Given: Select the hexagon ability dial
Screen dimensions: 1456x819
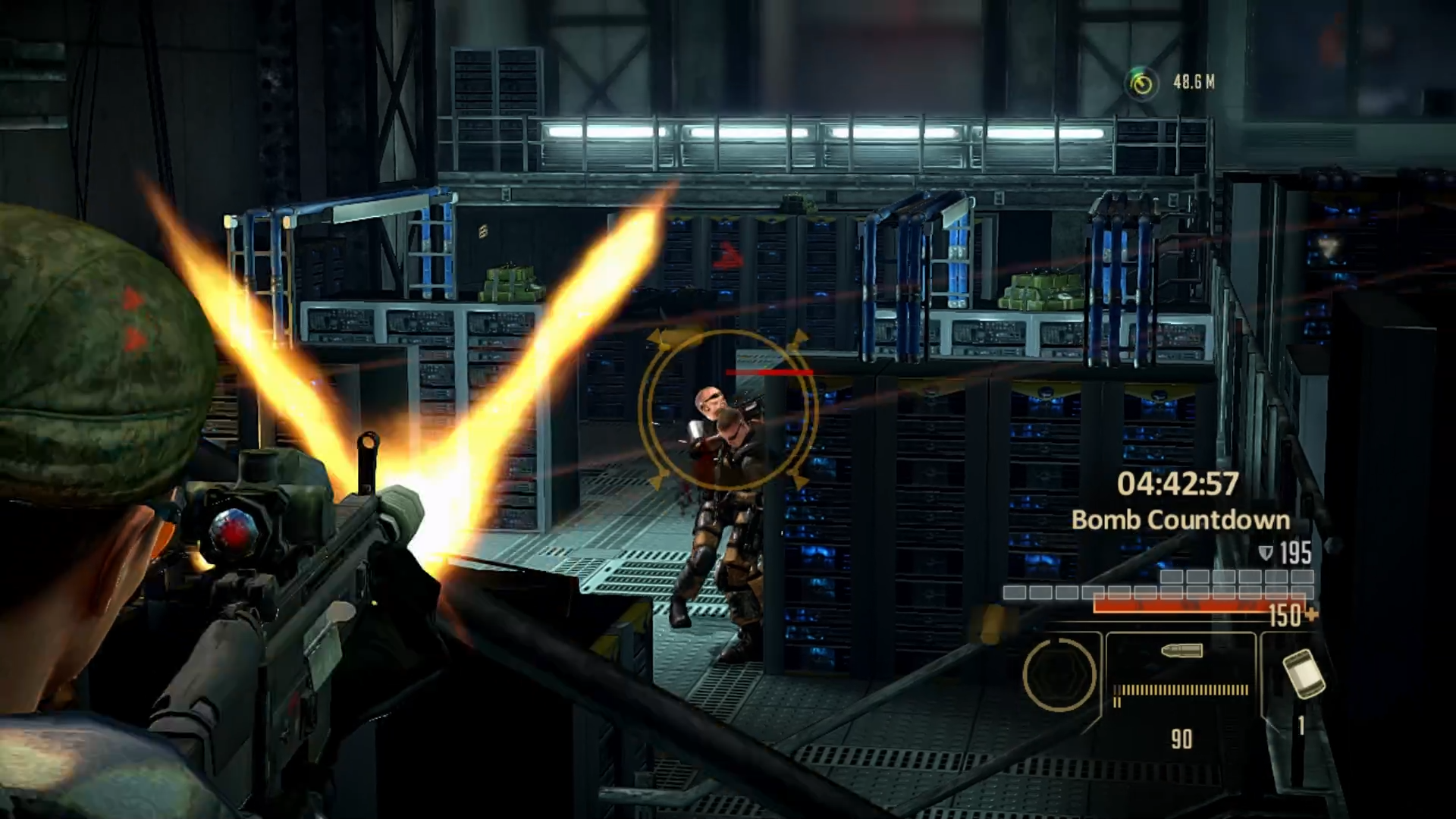Looking at the screenshot, I should [x=1059, y=674].
